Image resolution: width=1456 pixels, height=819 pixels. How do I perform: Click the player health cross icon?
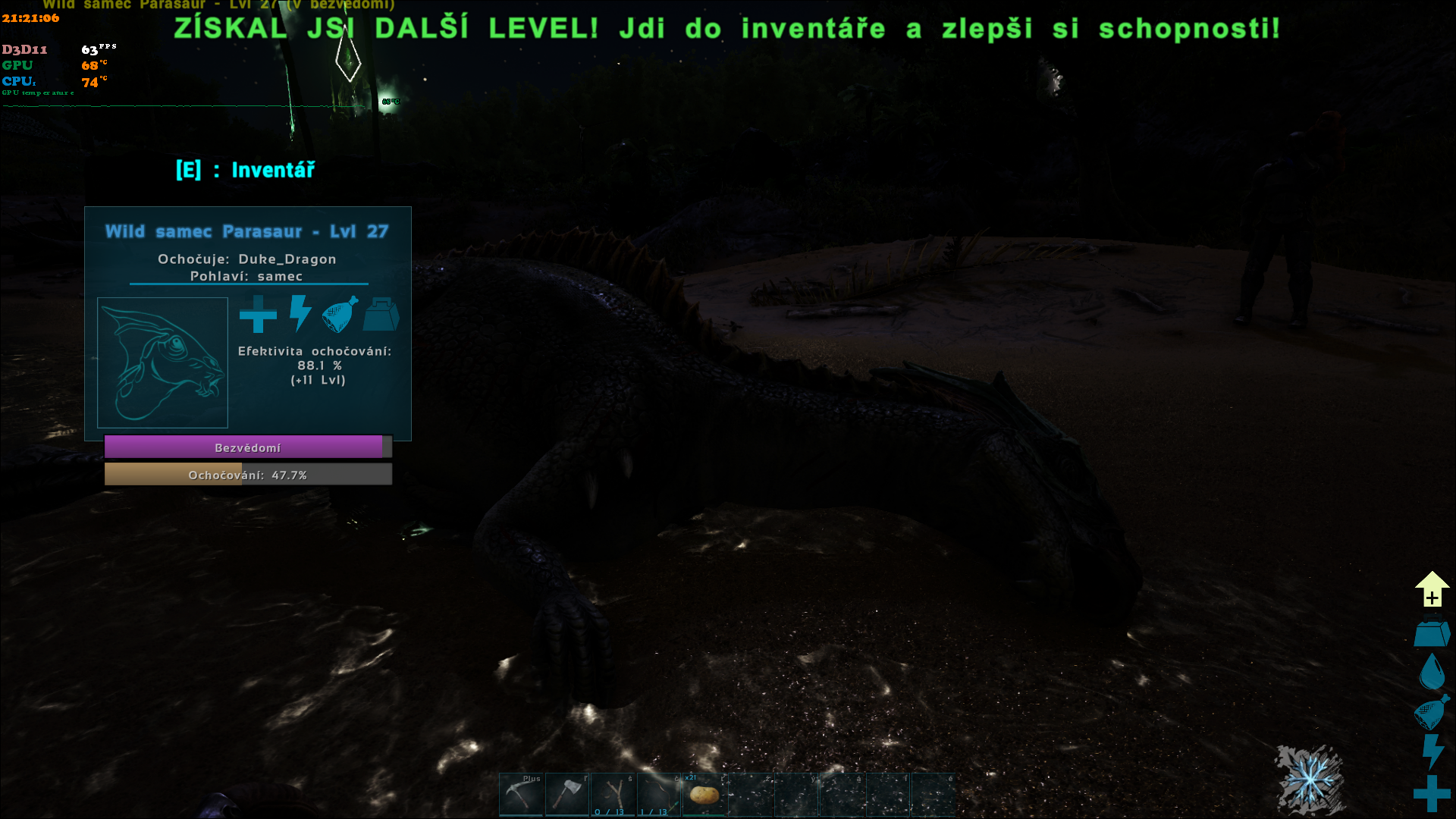point(1432,793)
